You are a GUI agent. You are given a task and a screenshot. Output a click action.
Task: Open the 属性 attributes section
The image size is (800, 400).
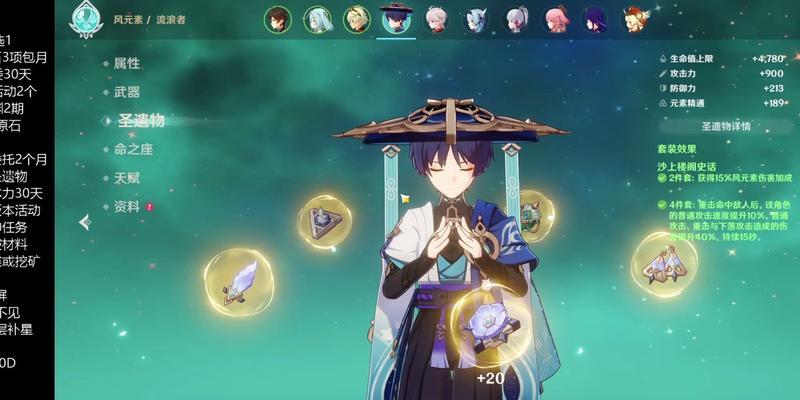pos(127,63)
